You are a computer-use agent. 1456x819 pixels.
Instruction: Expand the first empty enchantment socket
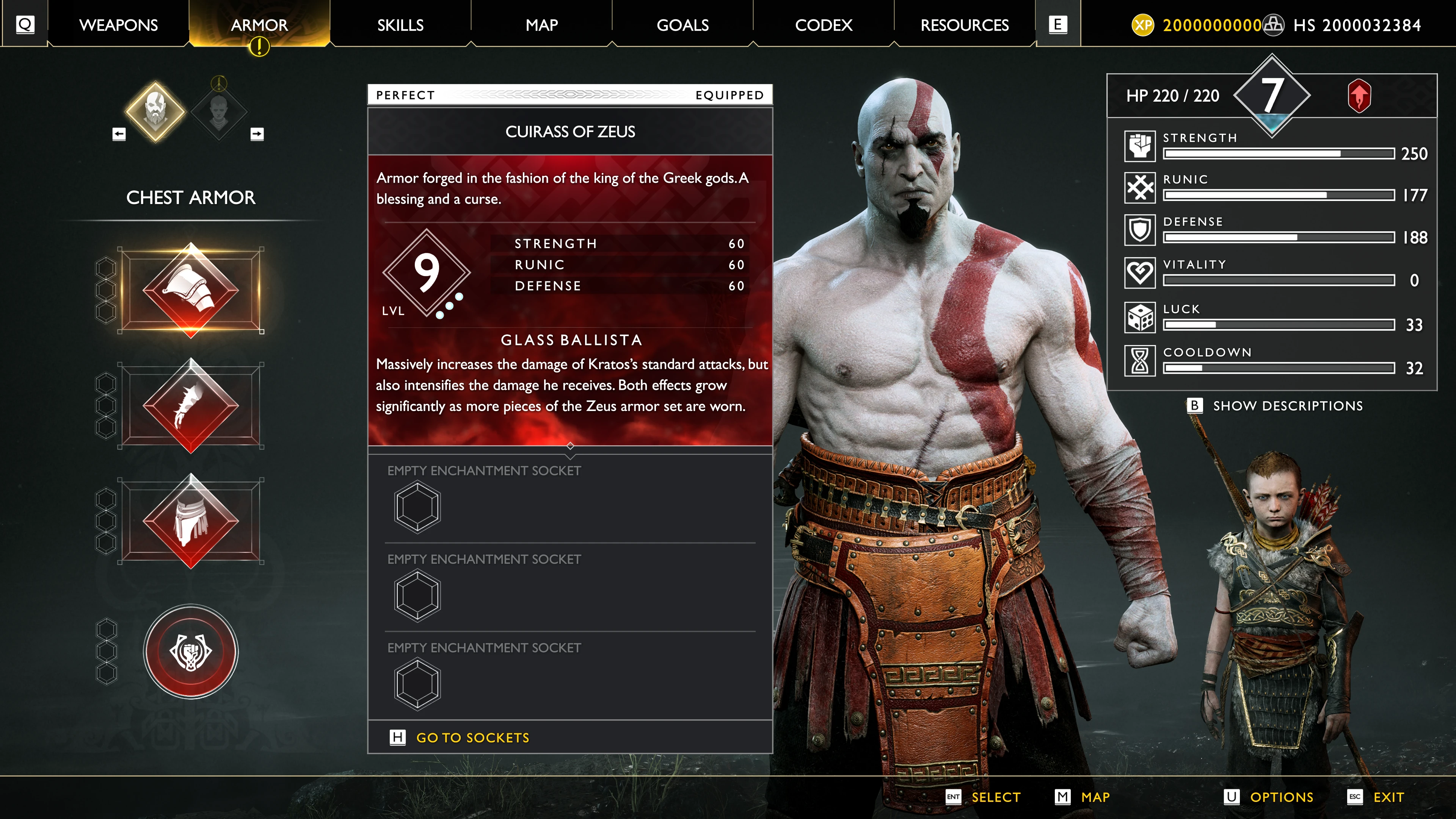tap(417, 506)
